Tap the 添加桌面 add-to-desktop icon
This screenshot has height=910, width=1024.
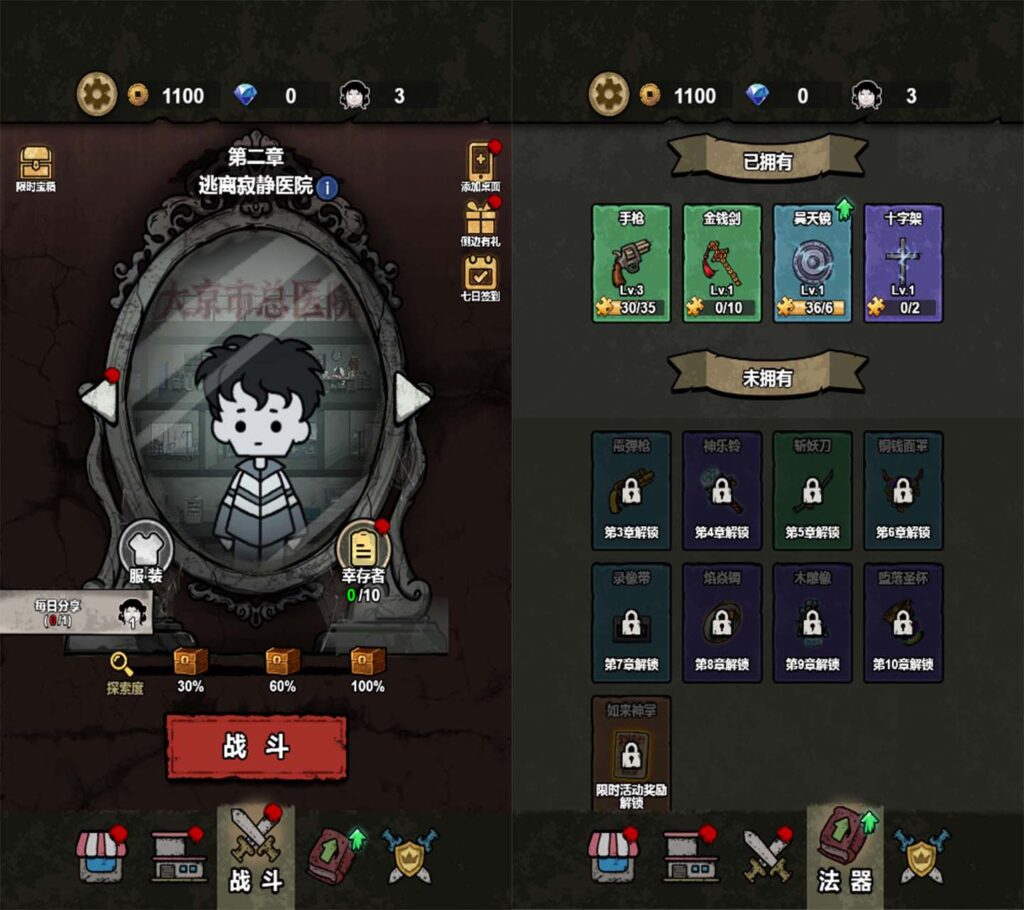pyautogui.click(x=481, y=165)
